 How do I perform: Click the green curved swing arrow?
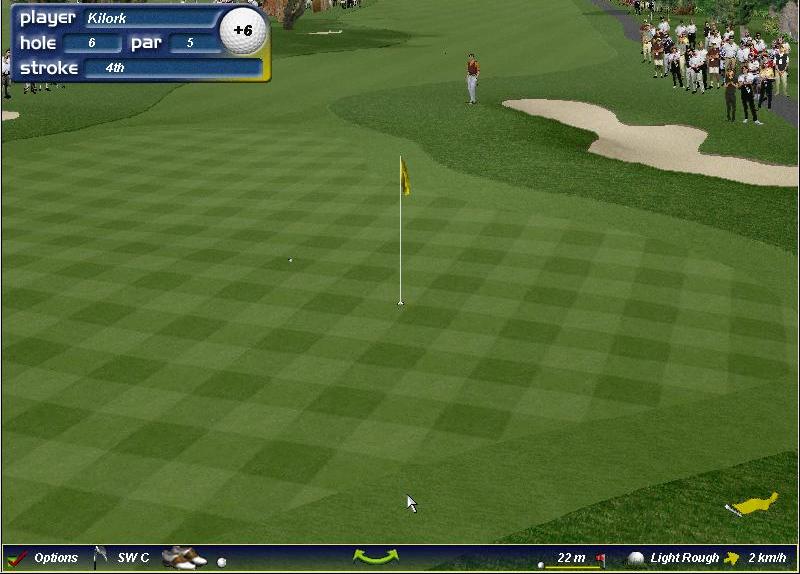[x=375, y=557]
